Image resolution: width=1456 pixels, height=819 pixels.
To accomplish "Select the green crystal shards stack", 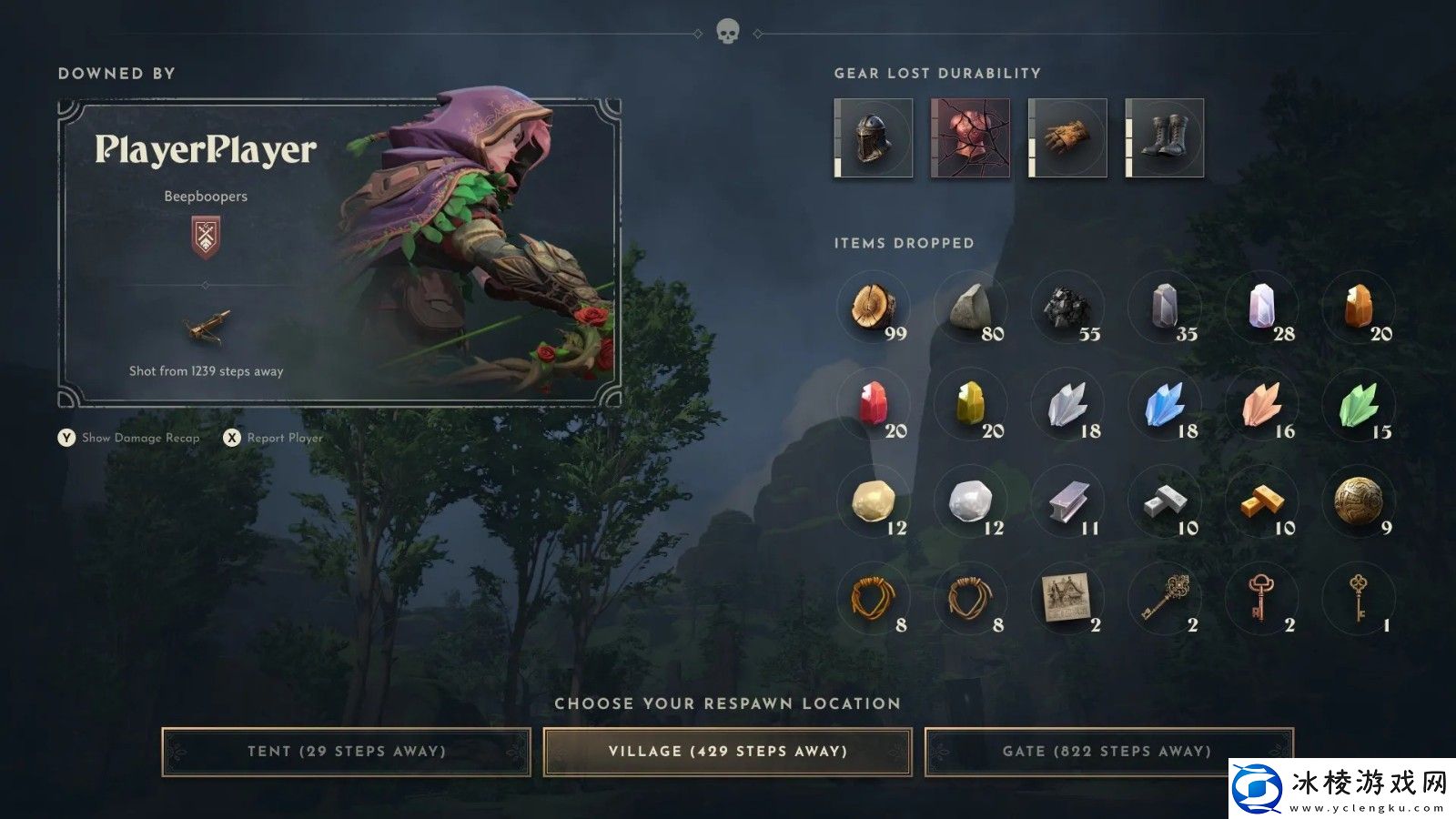I will (x=1360, y=405).
